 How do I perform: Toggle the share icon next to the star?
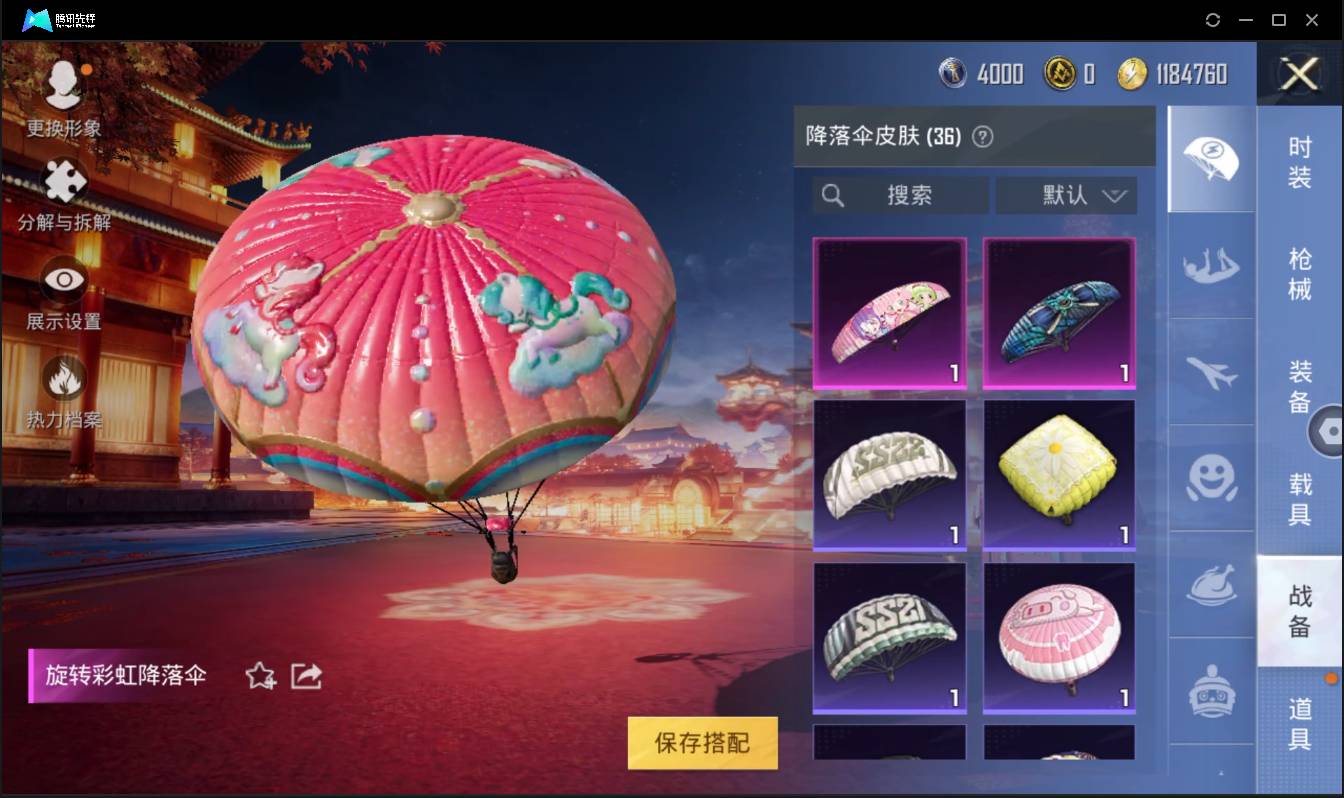[x=306, y=676]
